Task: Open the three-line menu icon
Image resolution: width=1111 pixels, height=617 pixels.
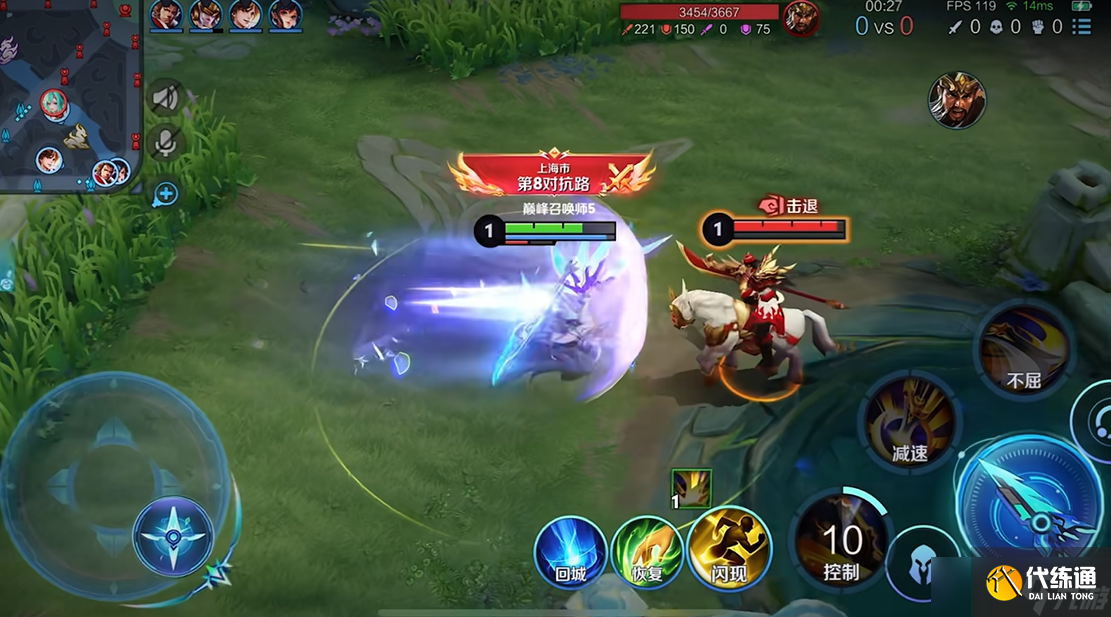Action: pos(1081,27)
